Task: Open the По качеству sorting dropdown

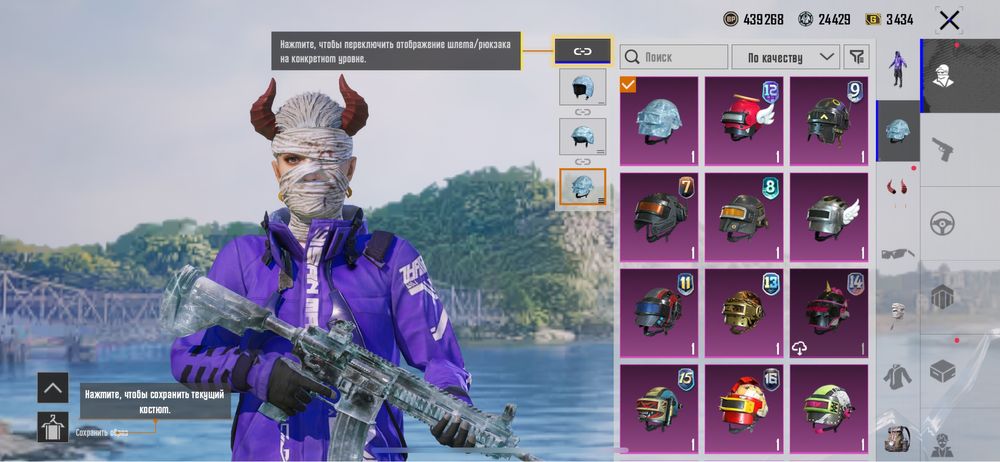Action: pyautogui.click(x=786, y=57)
